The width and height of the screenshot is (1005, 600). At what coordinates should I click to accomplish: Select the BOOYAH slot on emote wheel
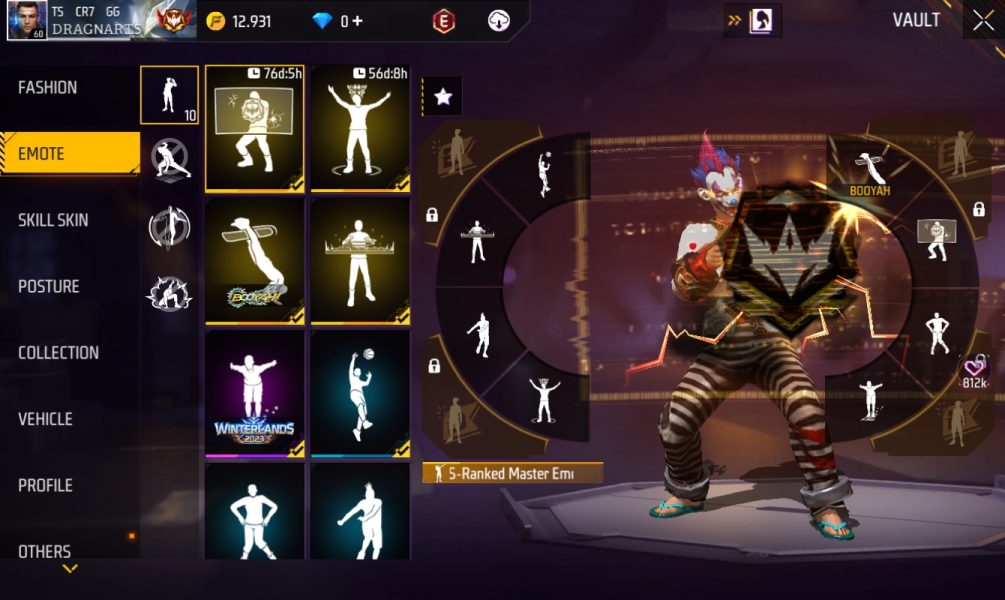pyautogui.click(x=870, y=172)
